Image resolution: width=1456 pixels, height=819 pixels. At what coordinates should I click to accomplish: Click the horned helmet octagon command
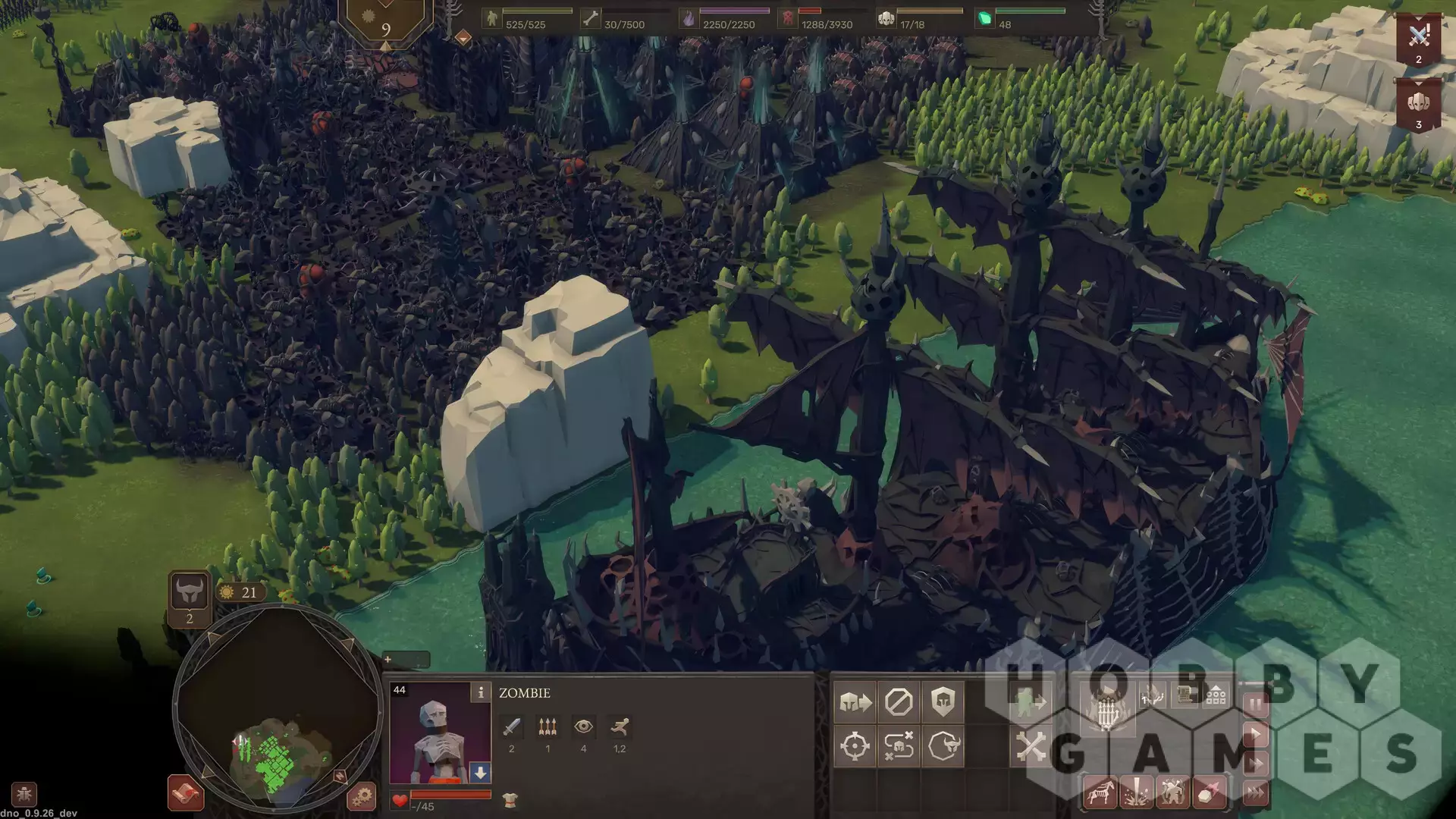click(x=943, y=746)
